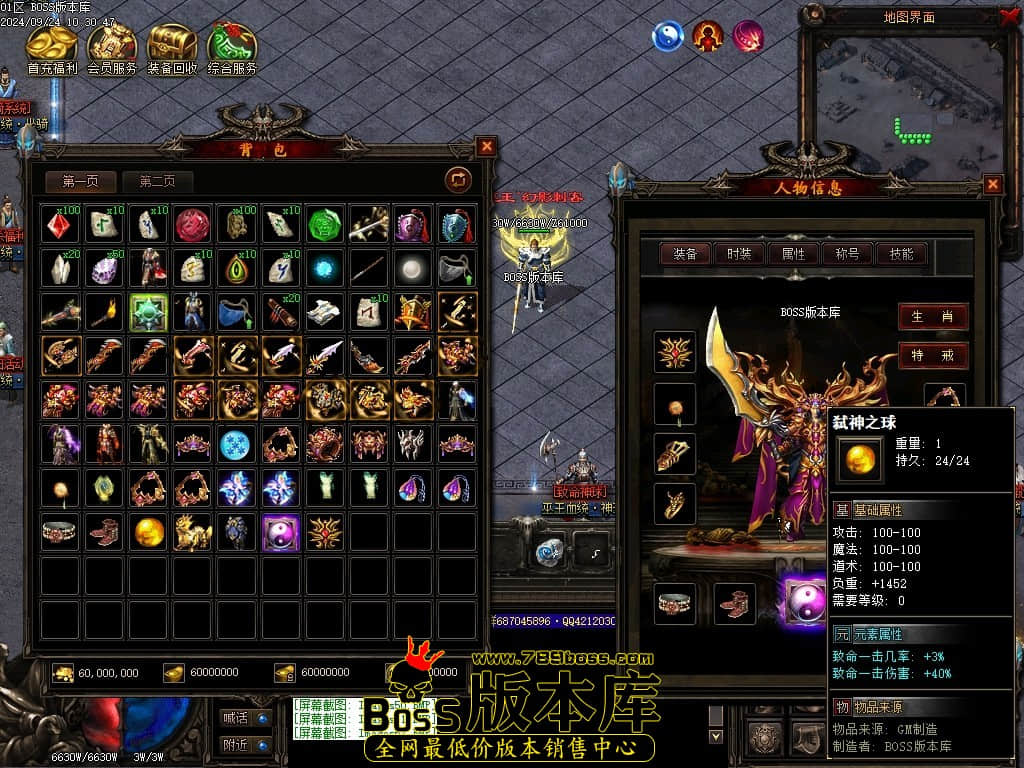Open the 生肖 zodiac equipment panel
This screenshot has height=768, width=1024.
(932, 317)
